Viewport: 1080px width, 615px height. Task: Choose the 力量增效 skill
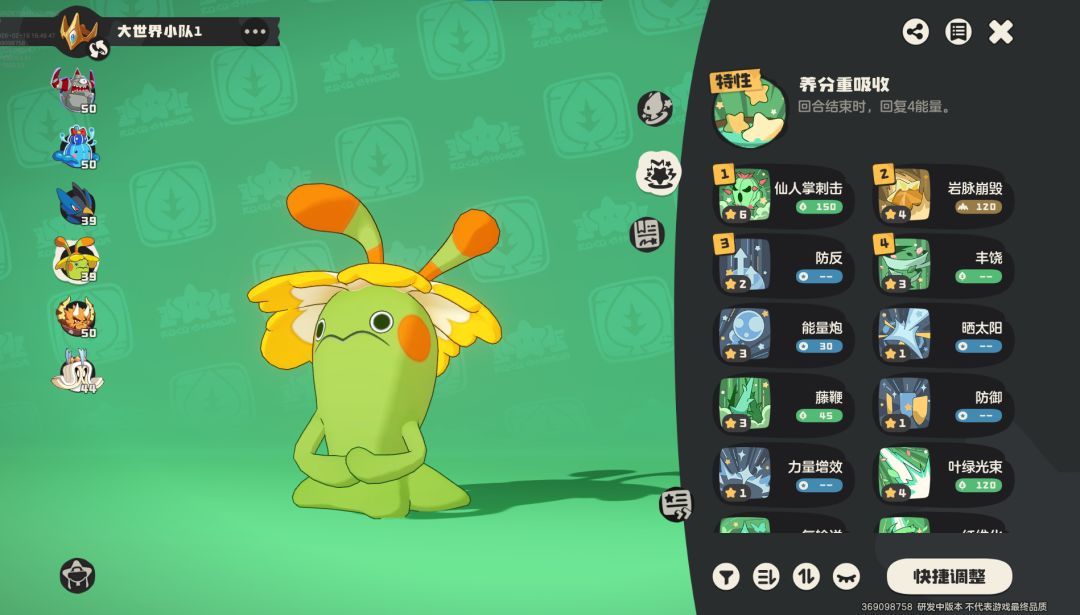783,474
